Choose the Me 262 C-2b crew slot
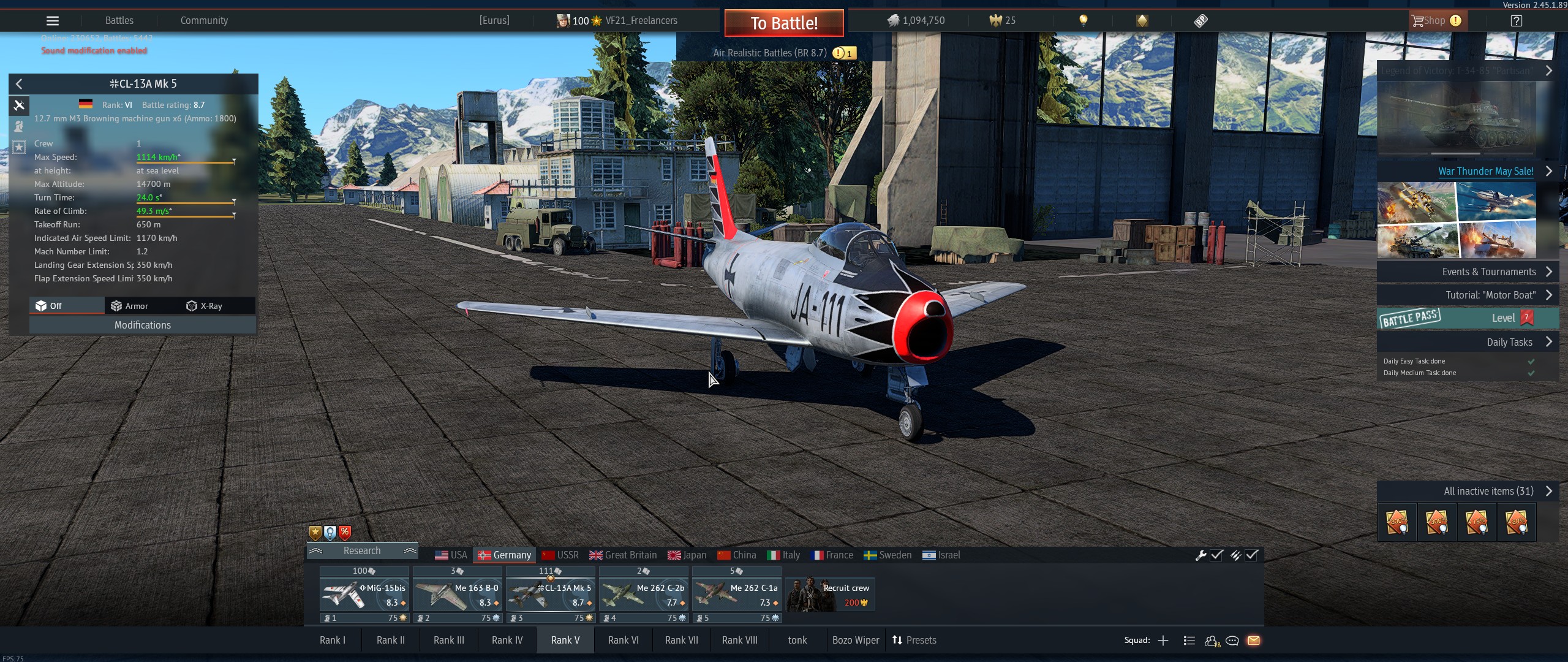Screen dimensions: 1568x662 point(643,595)
